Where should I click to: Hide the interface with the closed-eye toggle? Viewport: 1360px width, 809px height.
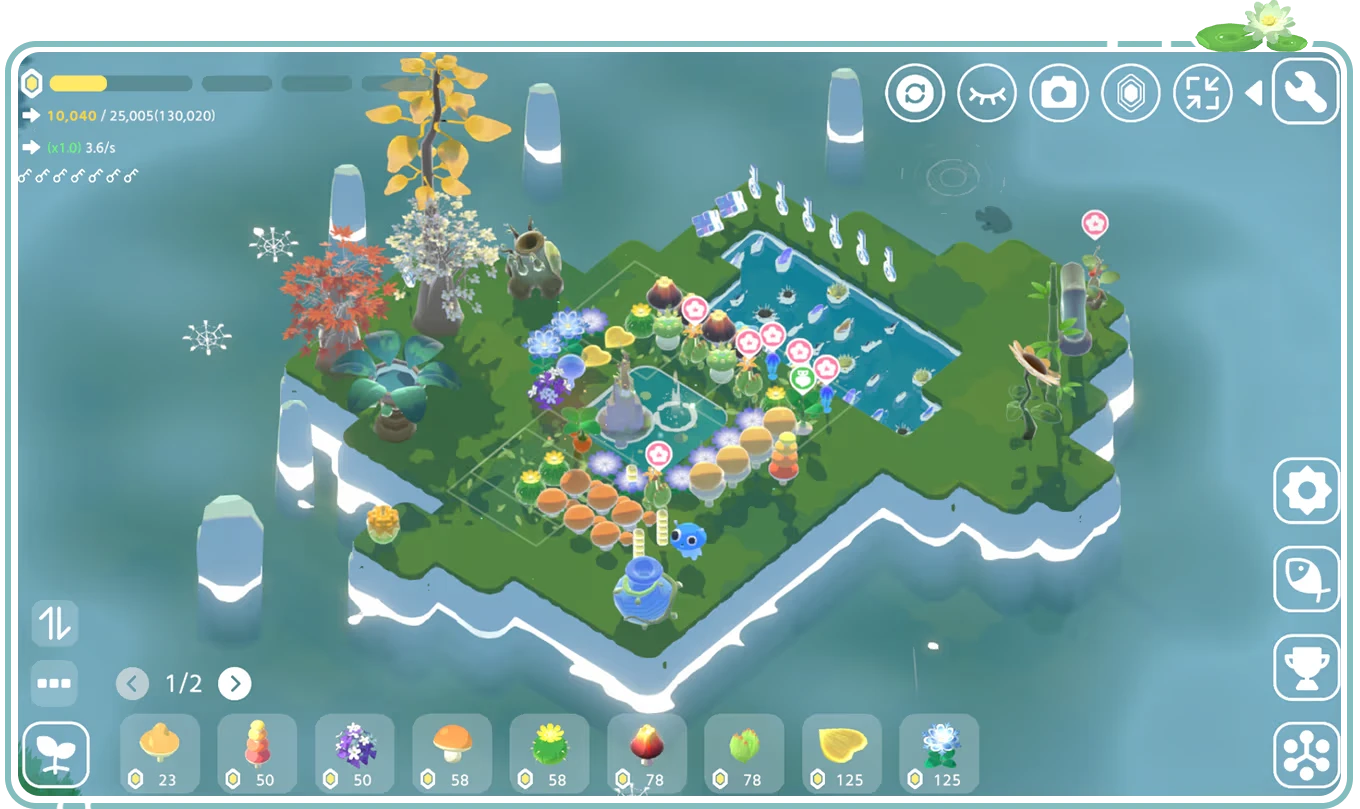[x=988, y=91]
